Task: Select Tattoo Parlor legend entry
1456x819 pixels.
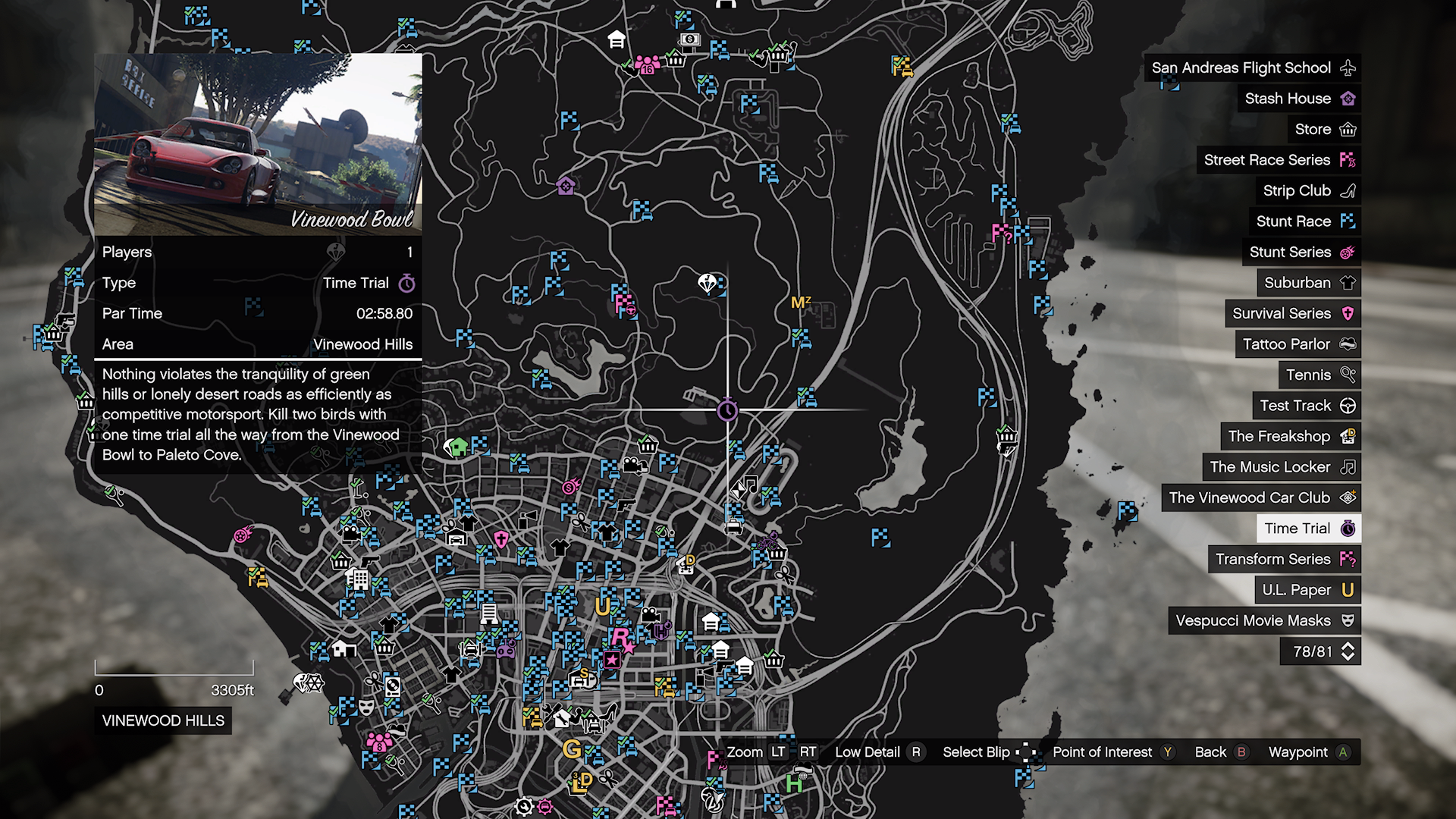Action: point(1297,344)
